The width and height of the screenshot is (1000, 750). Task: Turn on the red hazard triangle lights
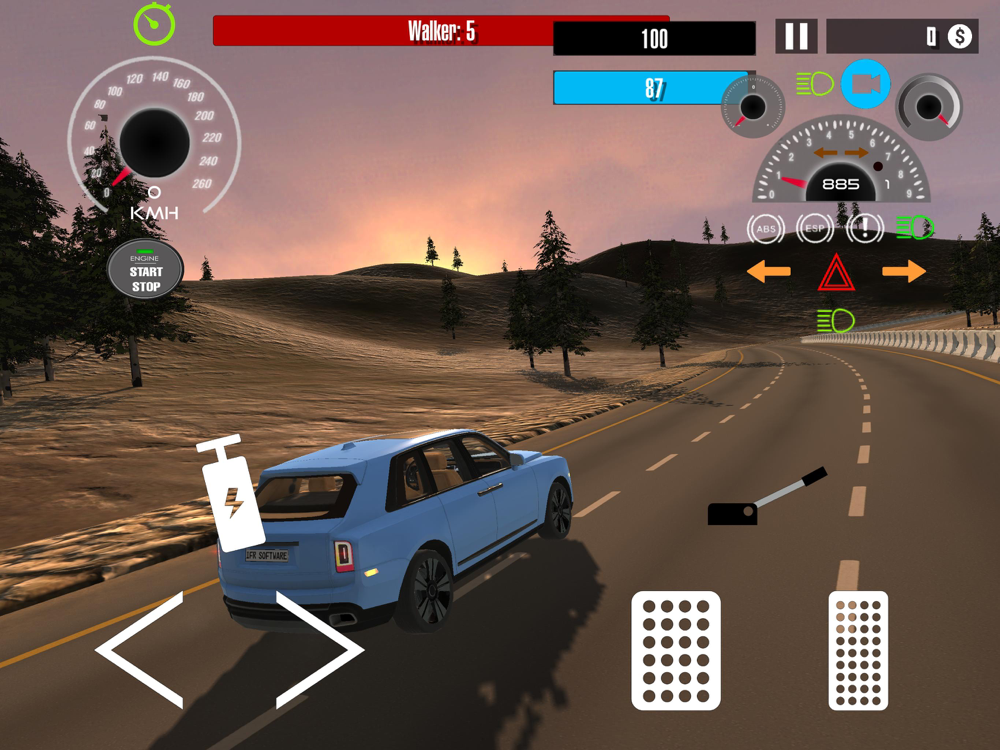835,272
